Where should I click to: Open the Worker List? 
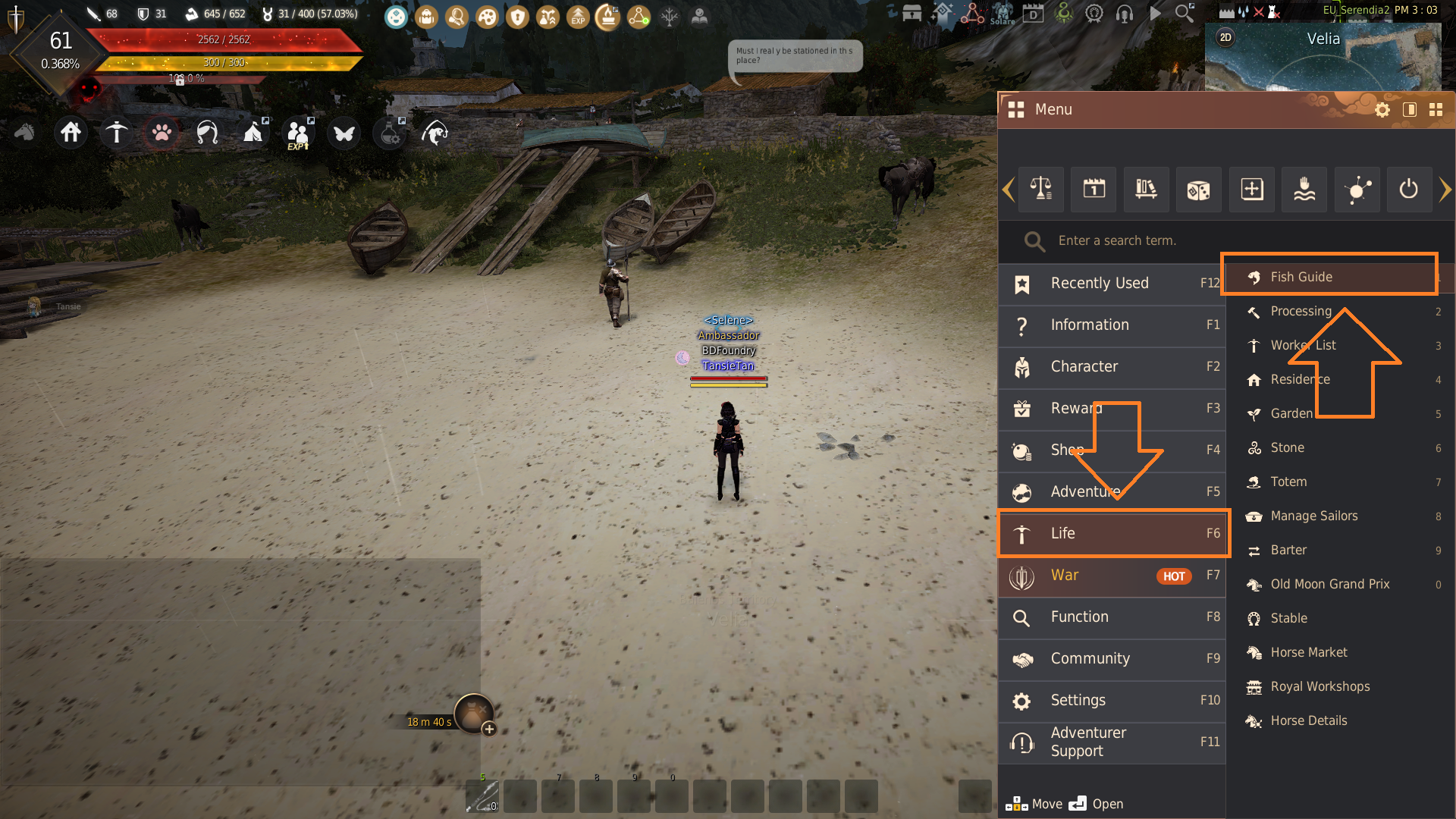coord(1303,345)
